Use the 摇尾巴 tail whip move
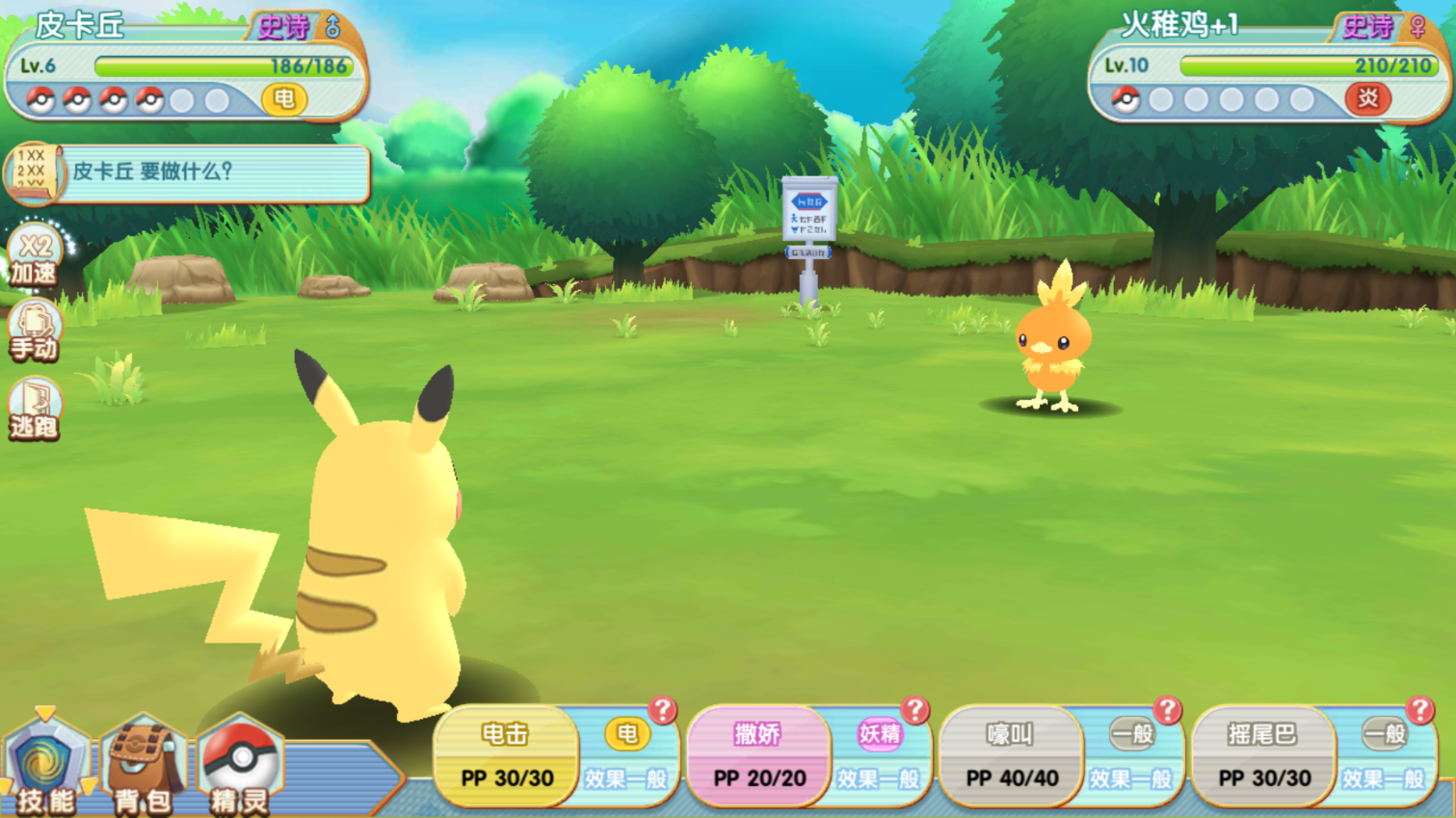Image resolution: width=1456 pixels, height=818 pixels. [1263, 757]
